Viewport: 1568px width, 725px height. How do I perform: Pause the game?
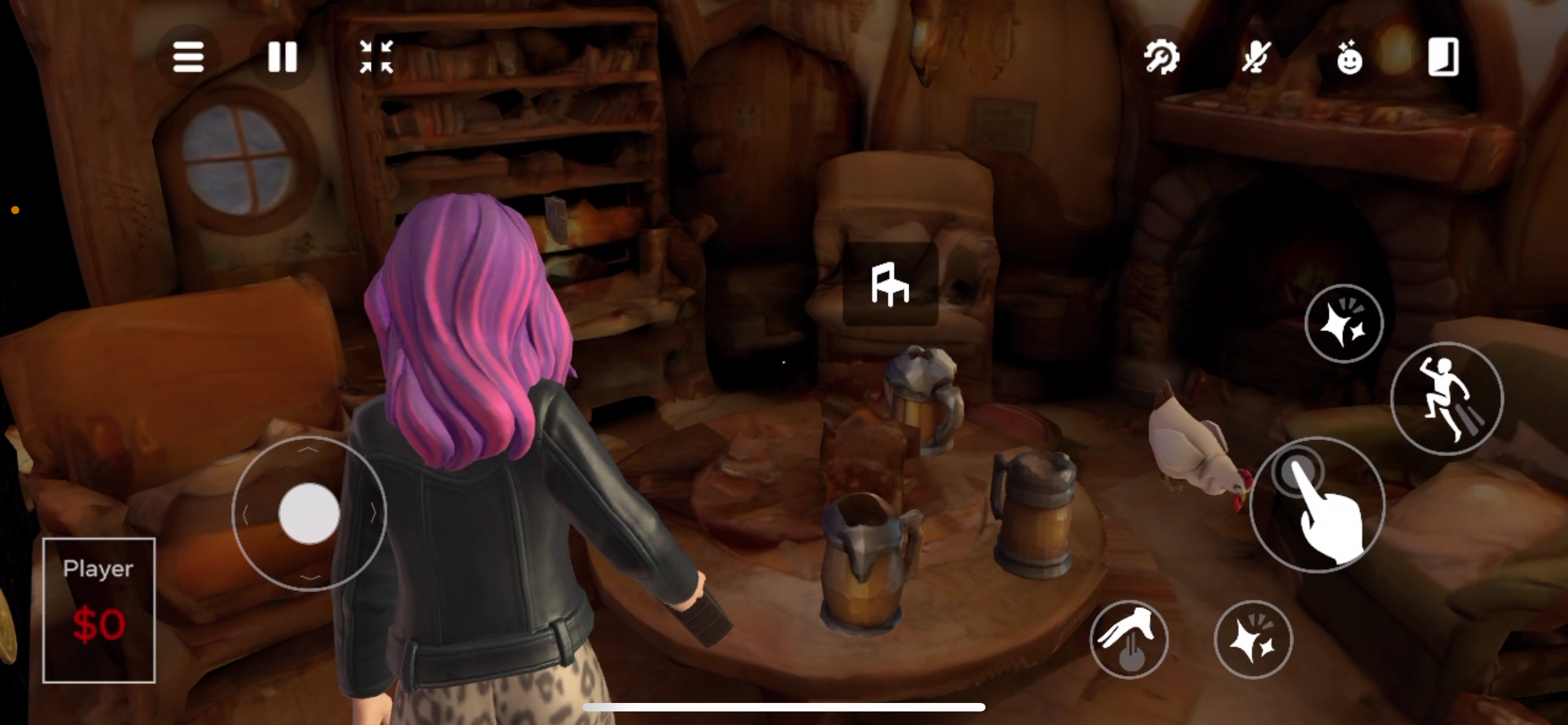point(282,57)
